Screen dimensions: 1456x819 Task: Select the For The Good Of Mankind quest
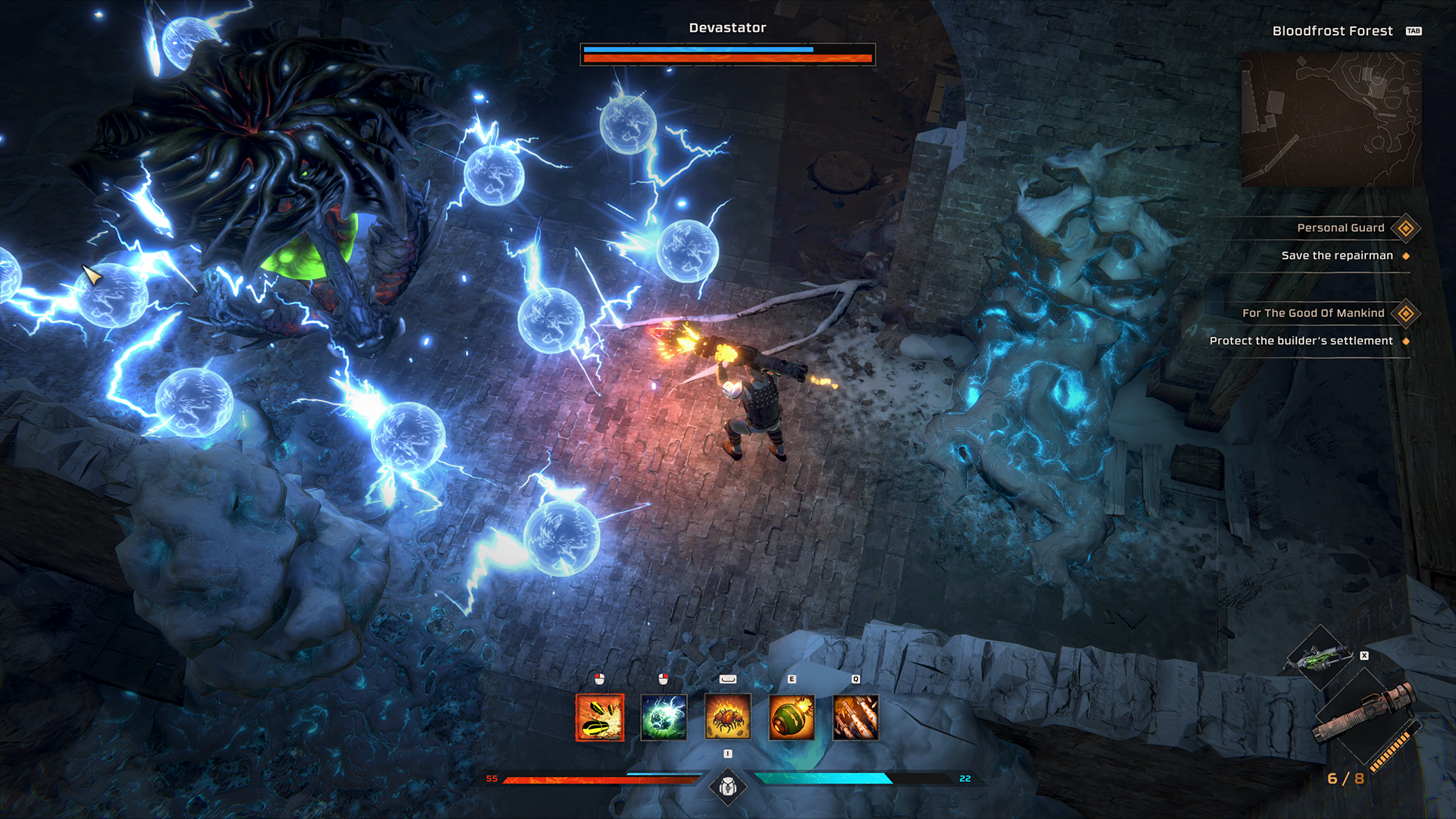click(1313, 313)
